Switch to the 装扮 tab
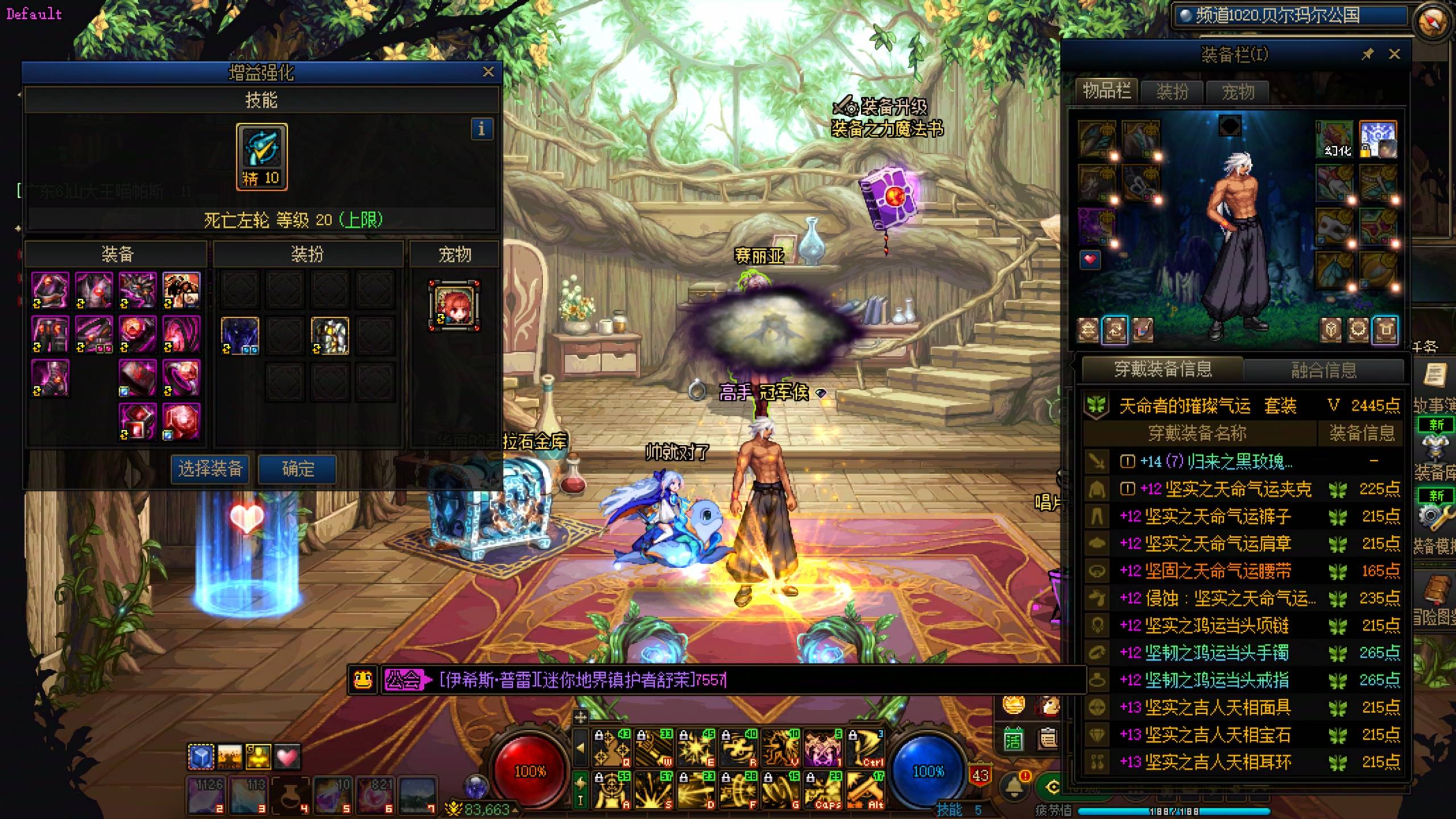 (x=1172, y=92)
